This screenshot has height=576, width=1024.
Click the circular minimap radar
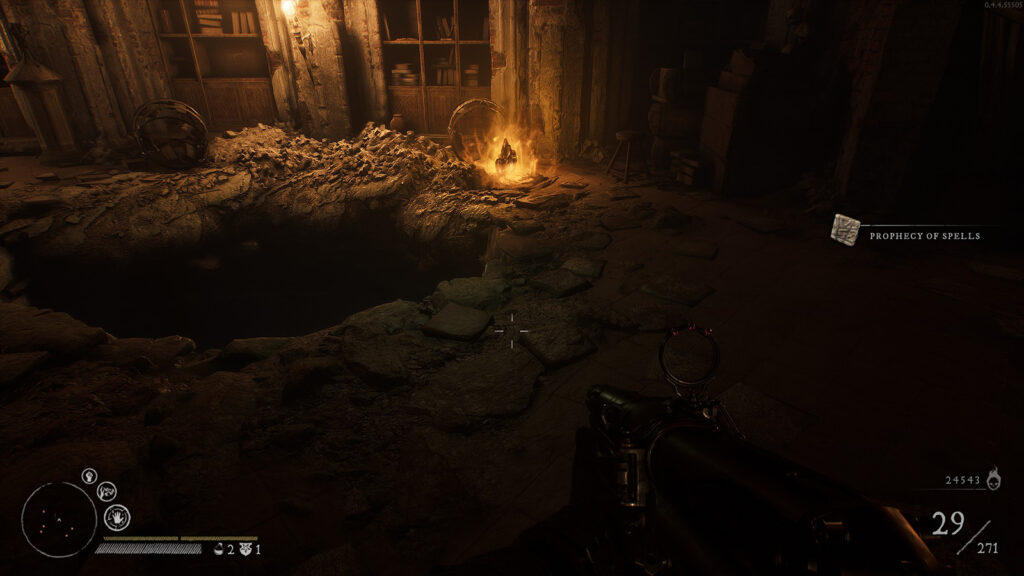pyautogui.click(x=59, y=519)
